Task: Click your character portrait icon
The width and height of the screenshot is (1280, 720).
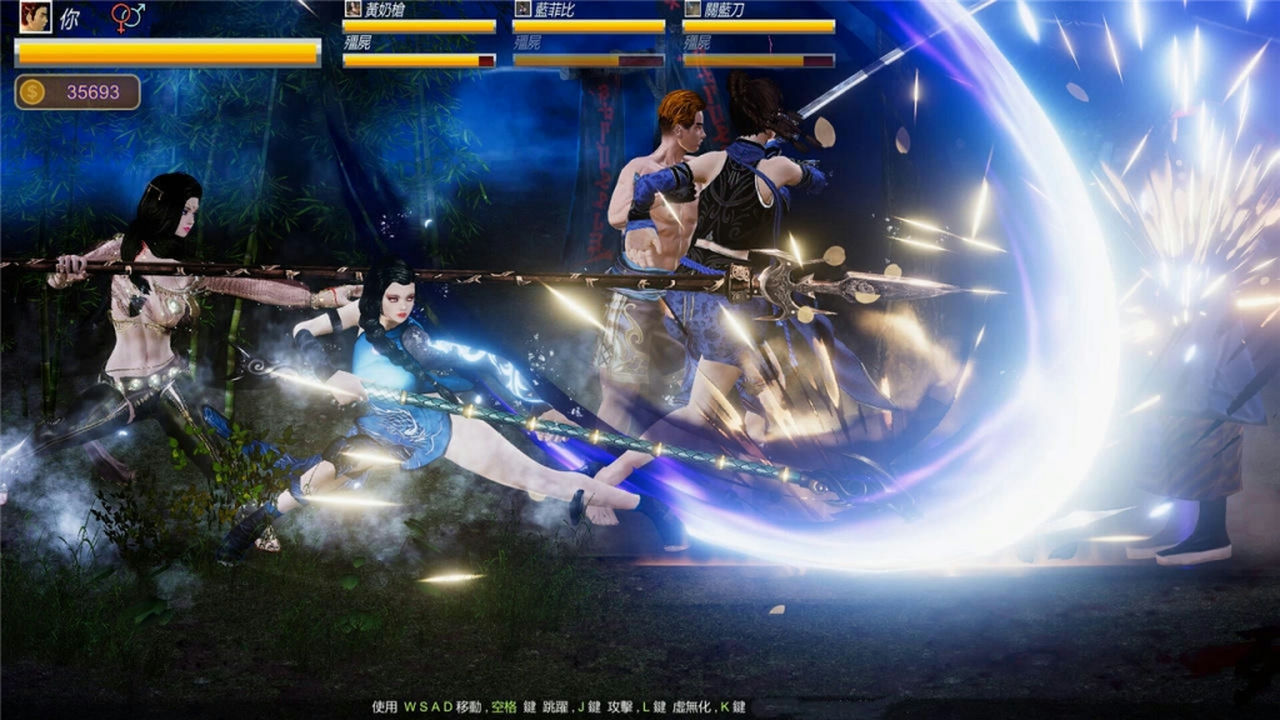Action: [x=35, y=18]
